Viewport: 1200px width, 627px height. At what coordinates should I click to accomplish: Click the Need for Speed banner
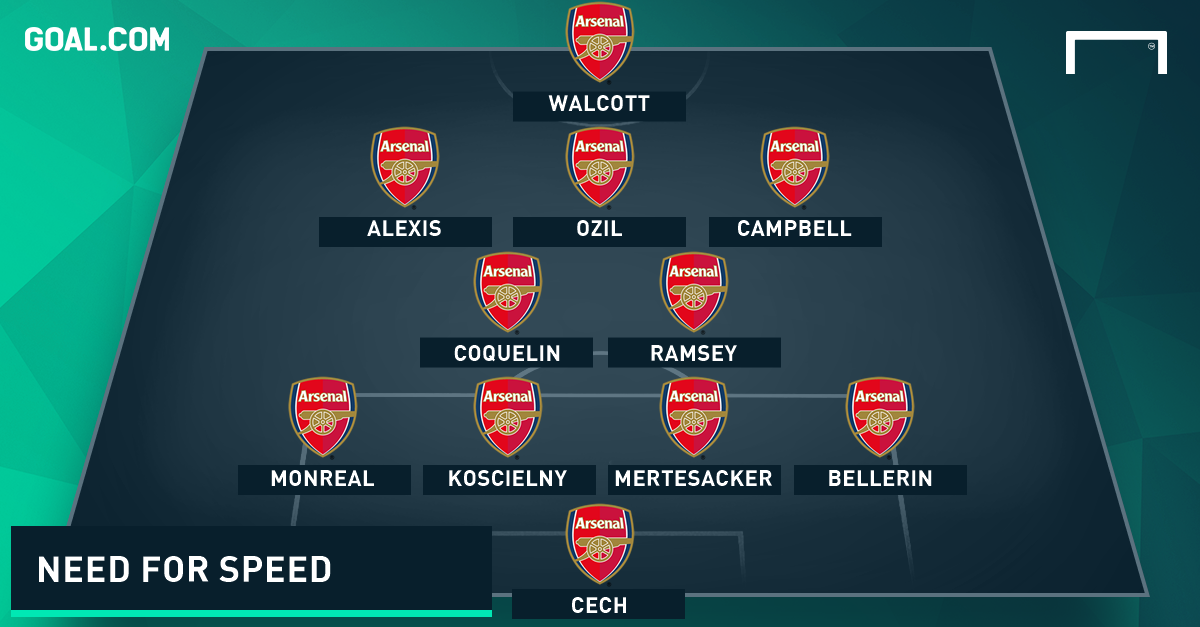coord(251,568)
